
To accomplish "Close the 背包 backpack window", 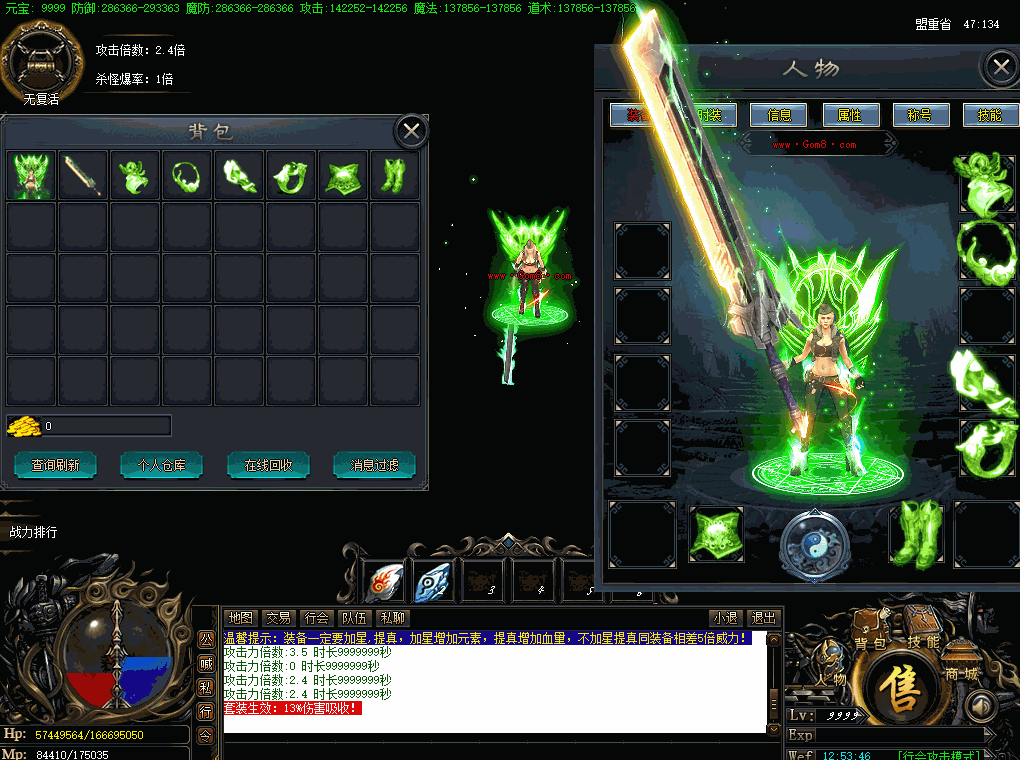I will [x=411, y=131].
